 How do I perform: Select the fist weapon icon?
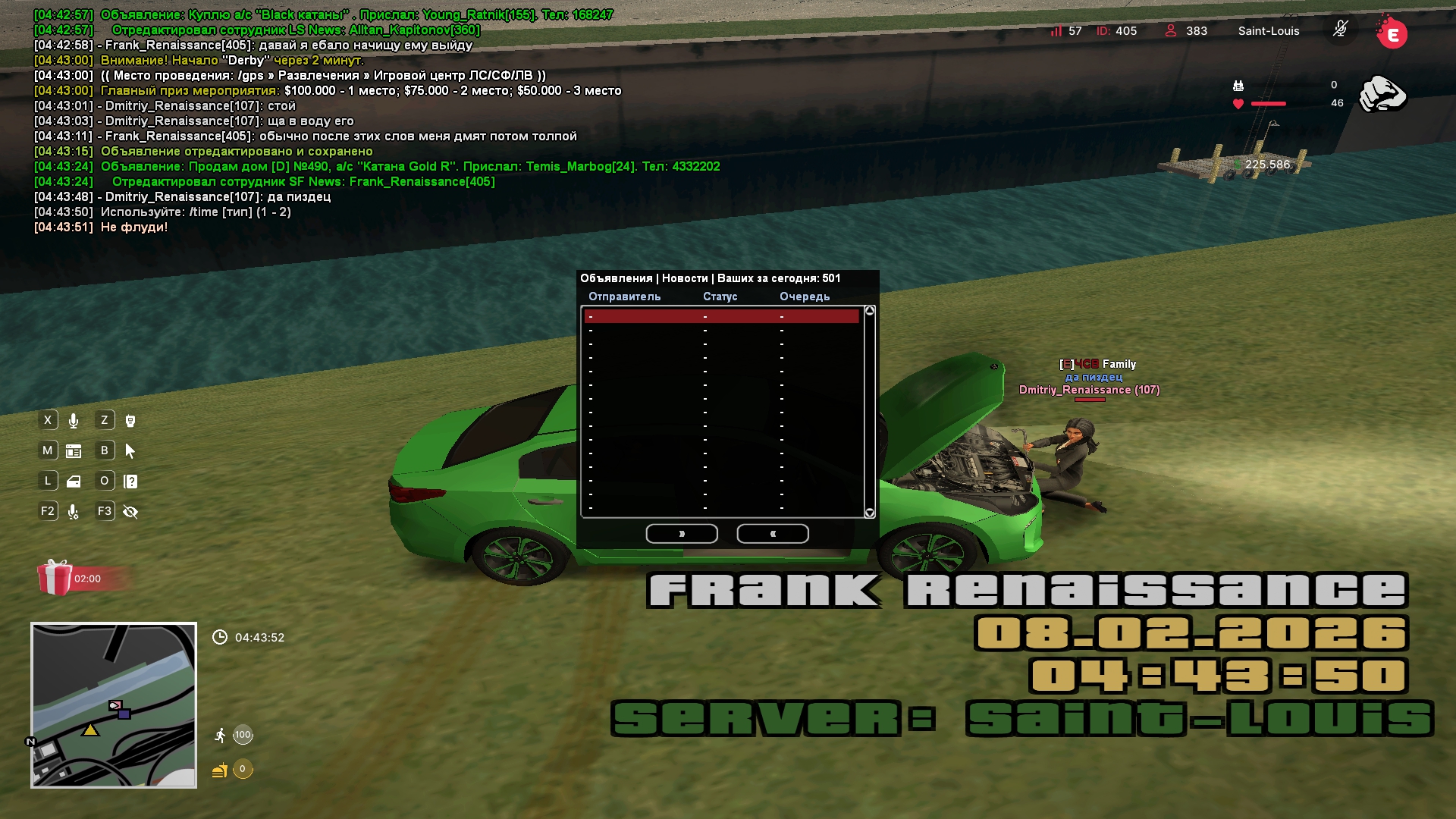click(x=1382, y=94)
